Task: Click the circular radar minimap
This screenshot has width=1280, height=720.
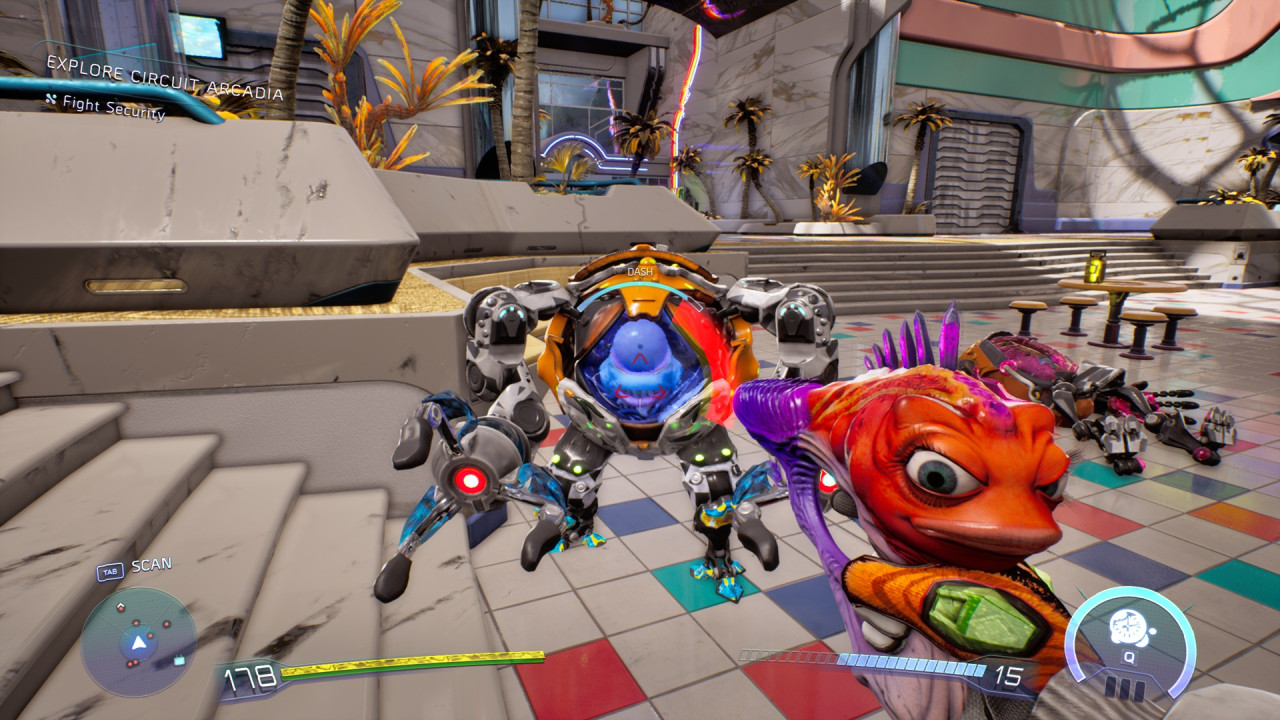Action: 138,641
